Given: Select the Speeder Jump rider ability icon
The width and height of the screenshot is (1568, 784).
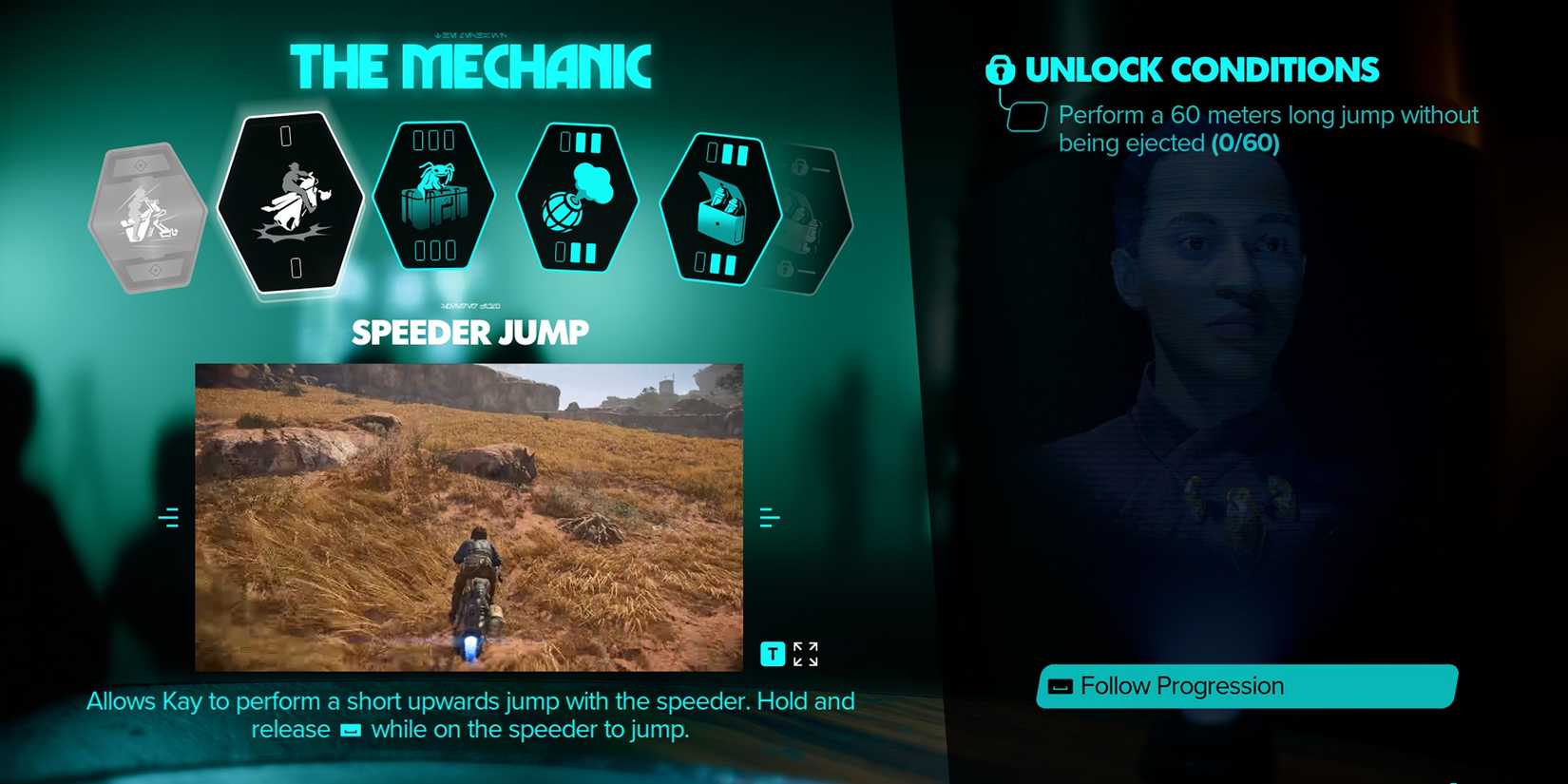Looking at the screenshot, I should (288, 200).
